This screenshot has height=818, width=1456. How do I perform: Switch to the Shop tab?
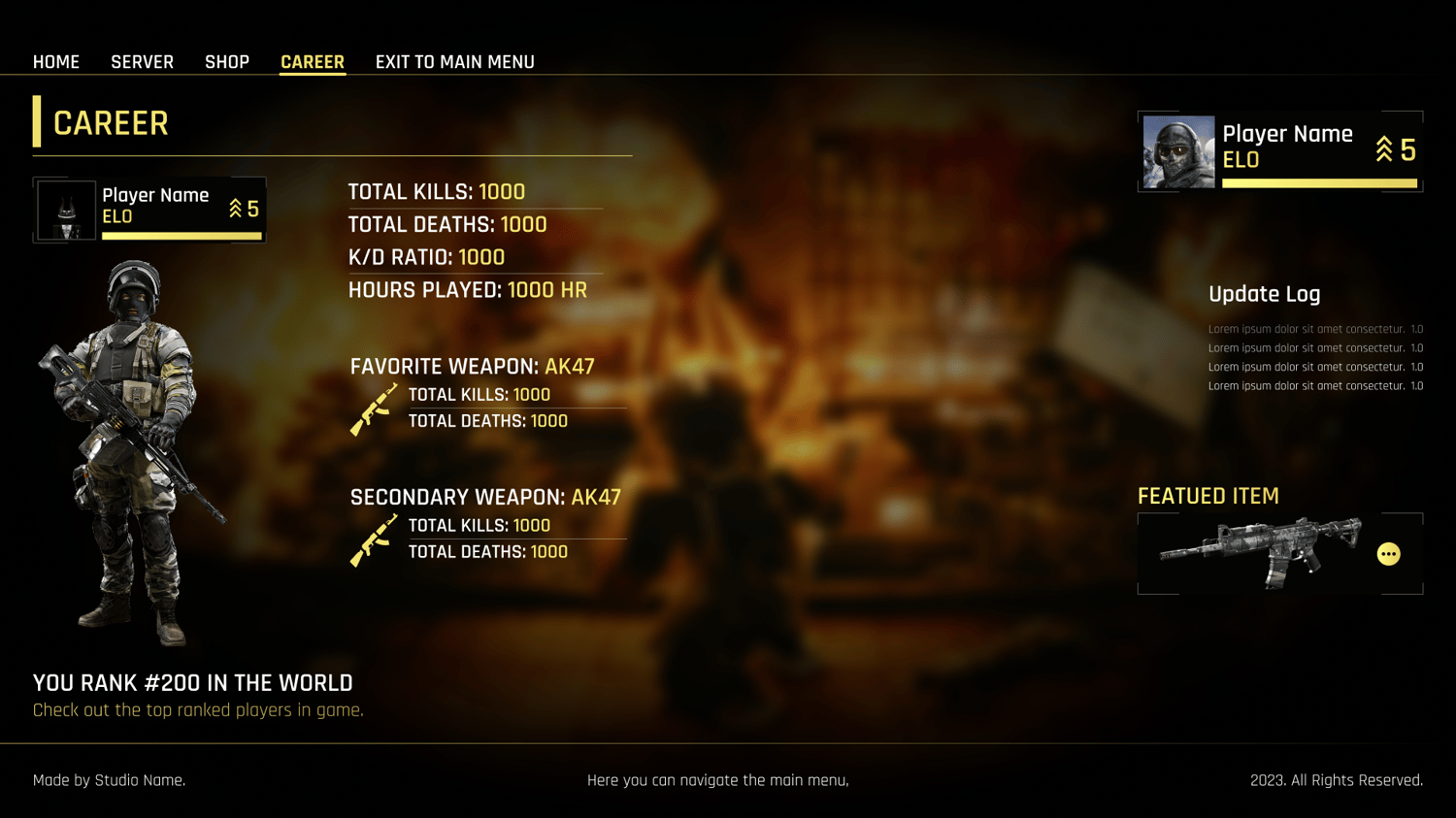click(227, 62)
